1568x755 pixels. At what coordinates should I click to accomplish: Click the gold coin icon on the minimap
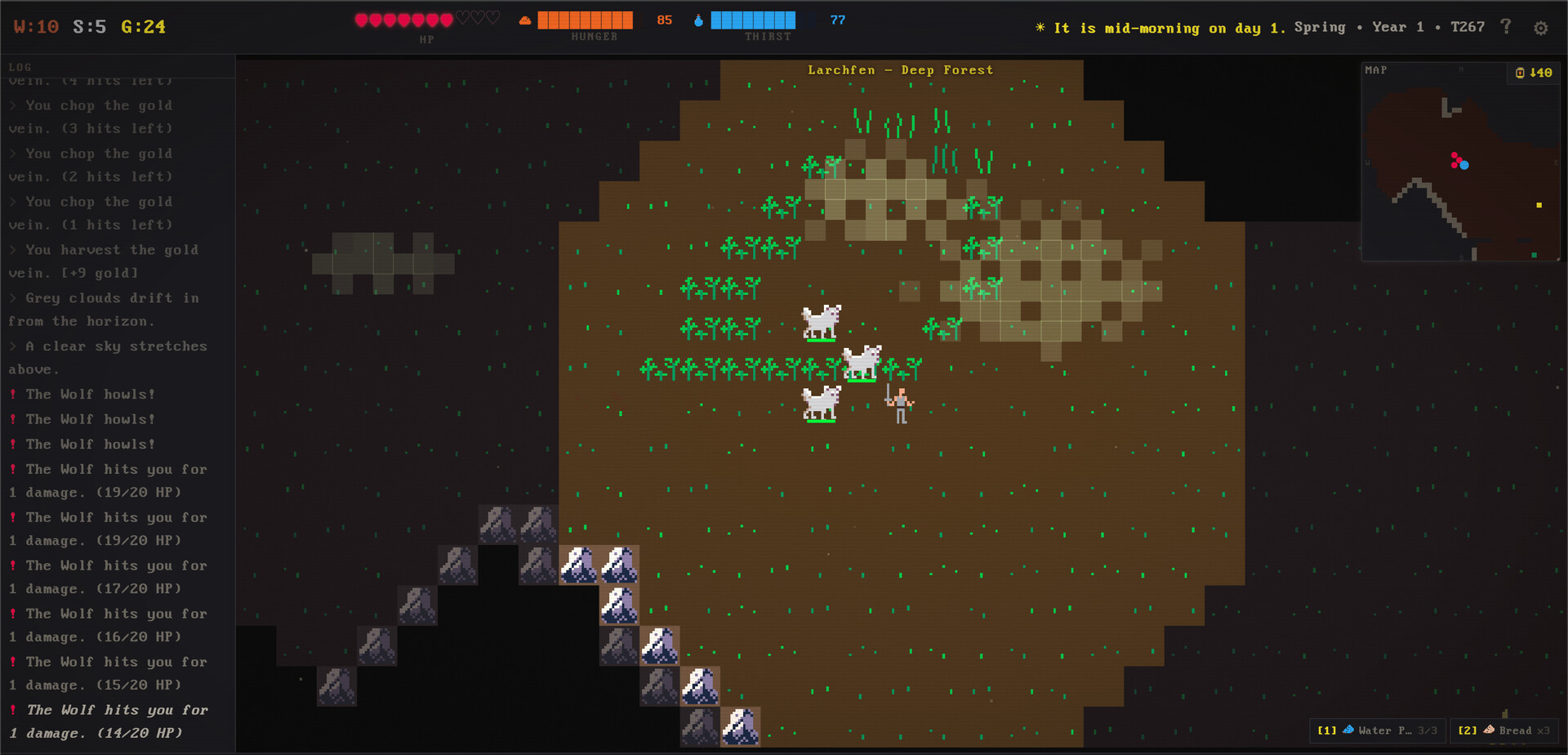[1520, 73]
